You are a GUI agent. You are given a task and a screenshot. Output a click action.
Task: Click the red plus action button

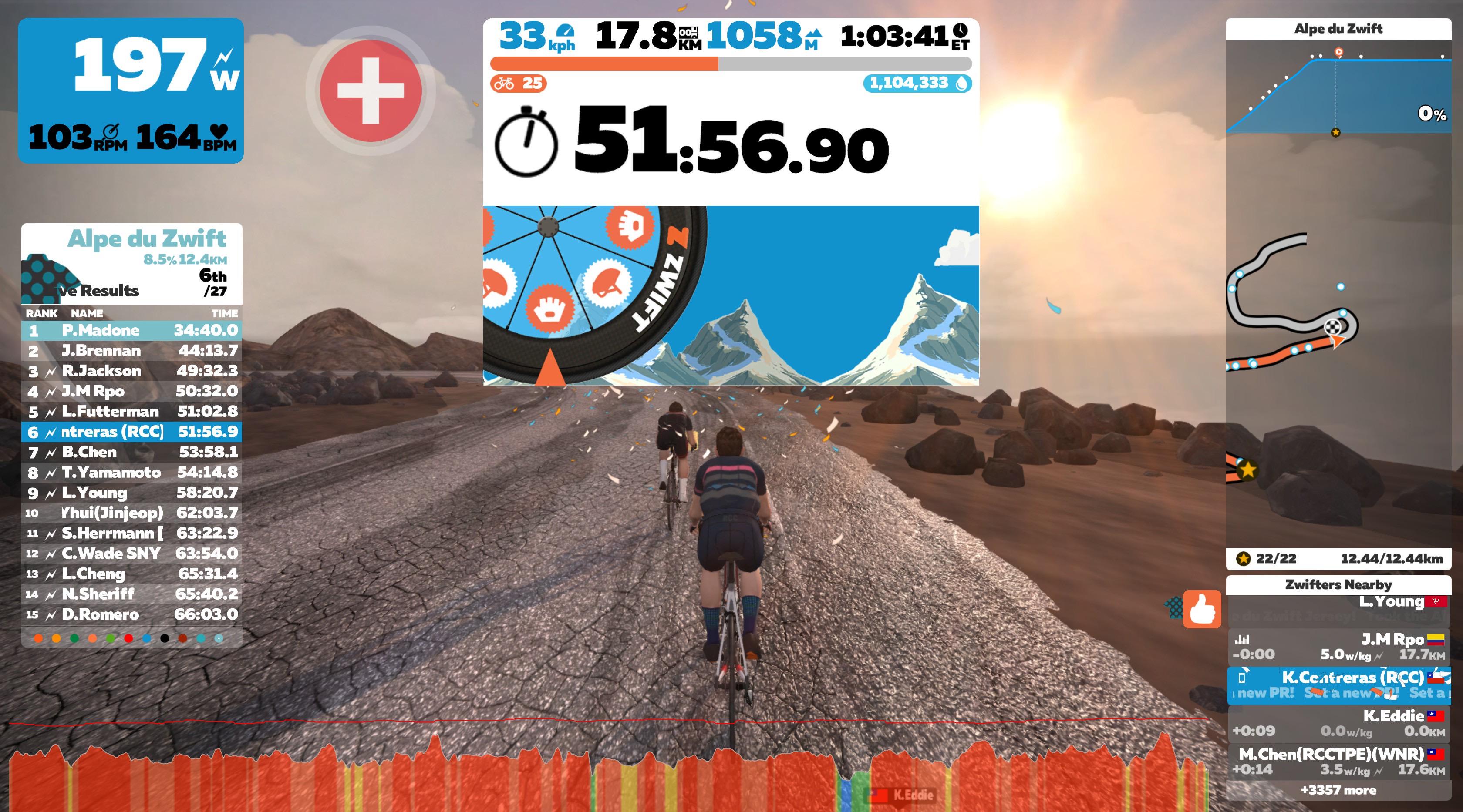point(371,91)
